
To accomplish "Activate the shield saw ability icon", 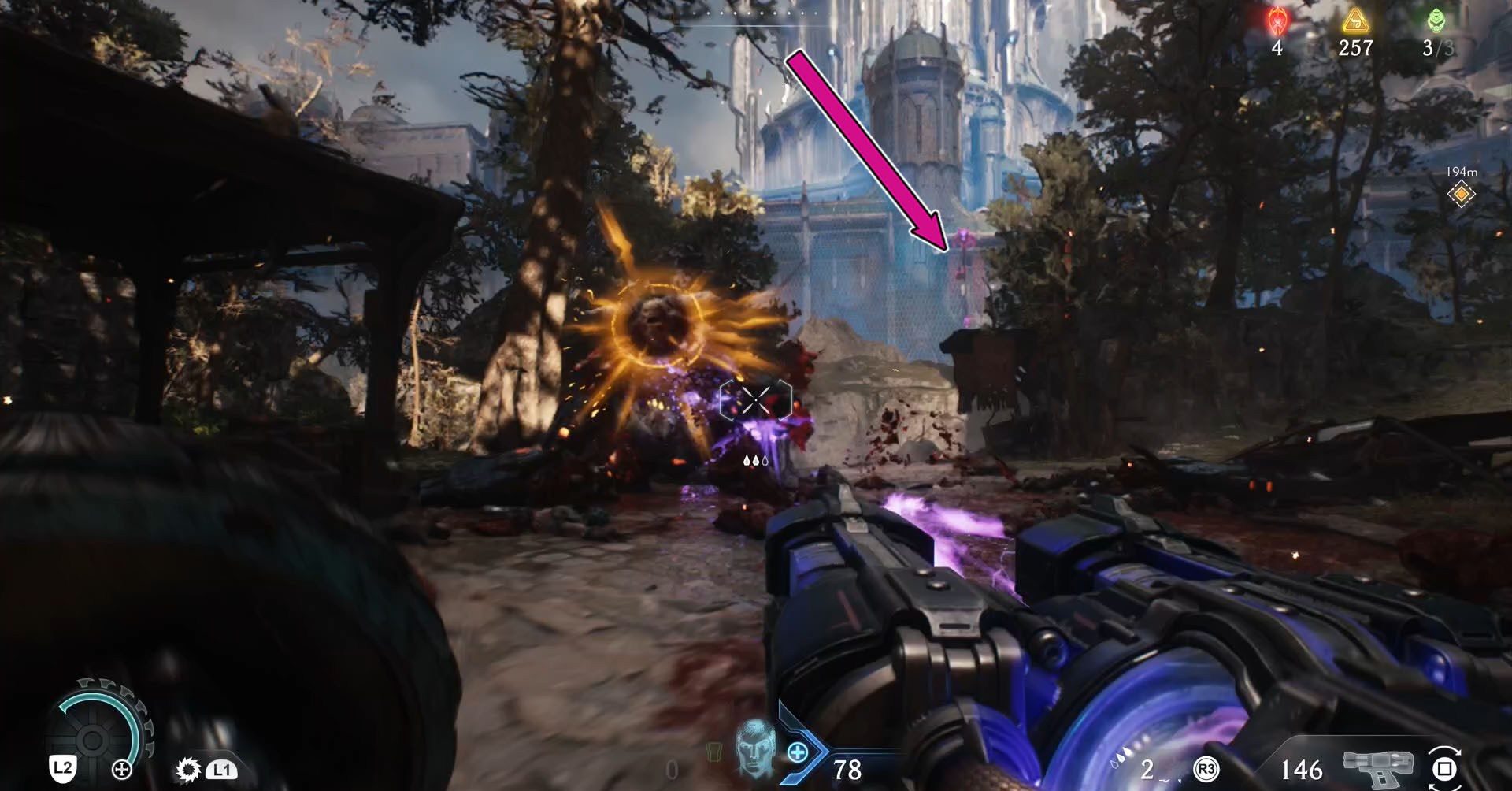I will pyautogui.click(x=188, y=769).
